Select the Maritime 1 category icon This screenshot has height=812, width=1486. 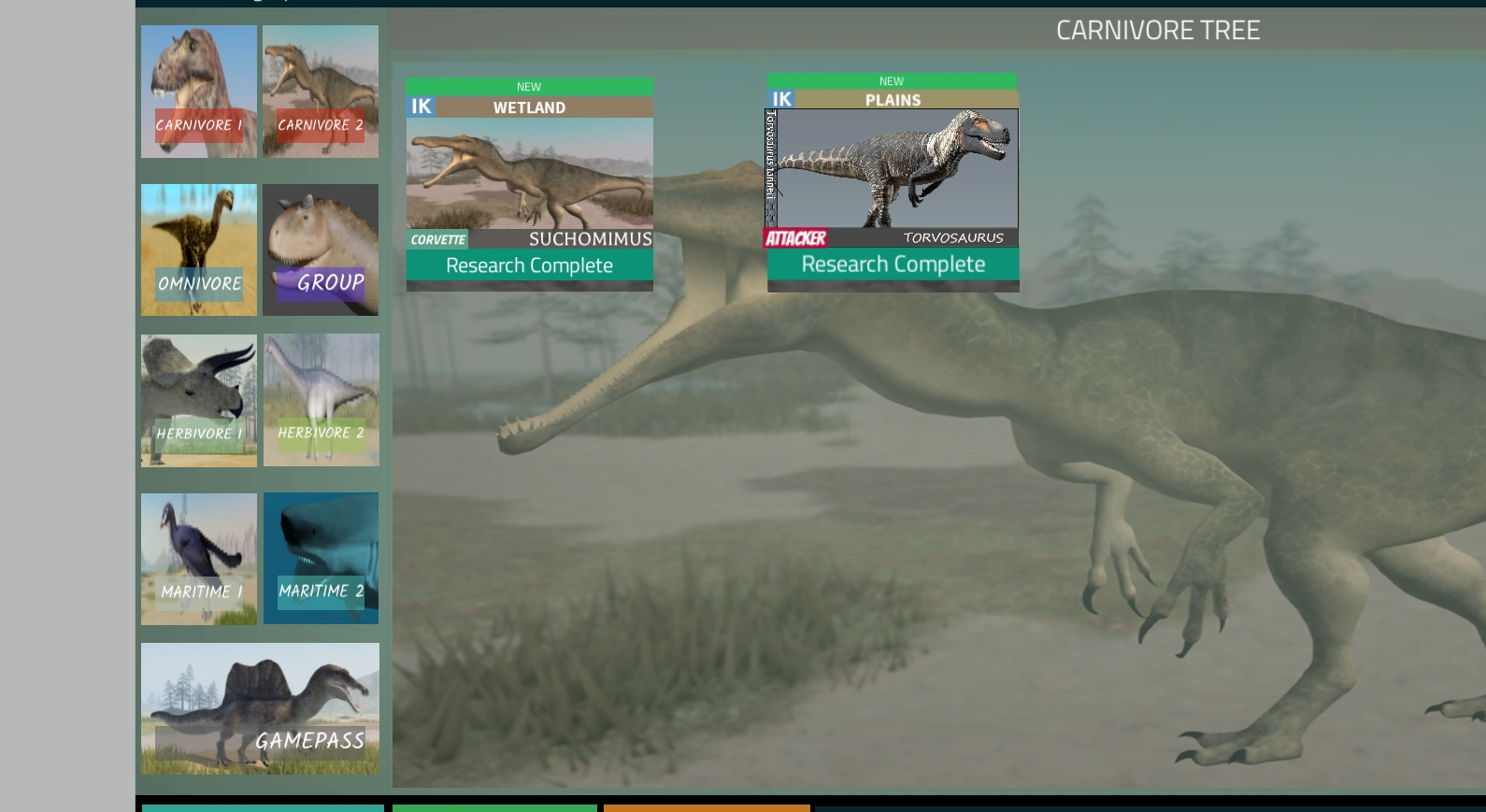[x=198, y=558]
